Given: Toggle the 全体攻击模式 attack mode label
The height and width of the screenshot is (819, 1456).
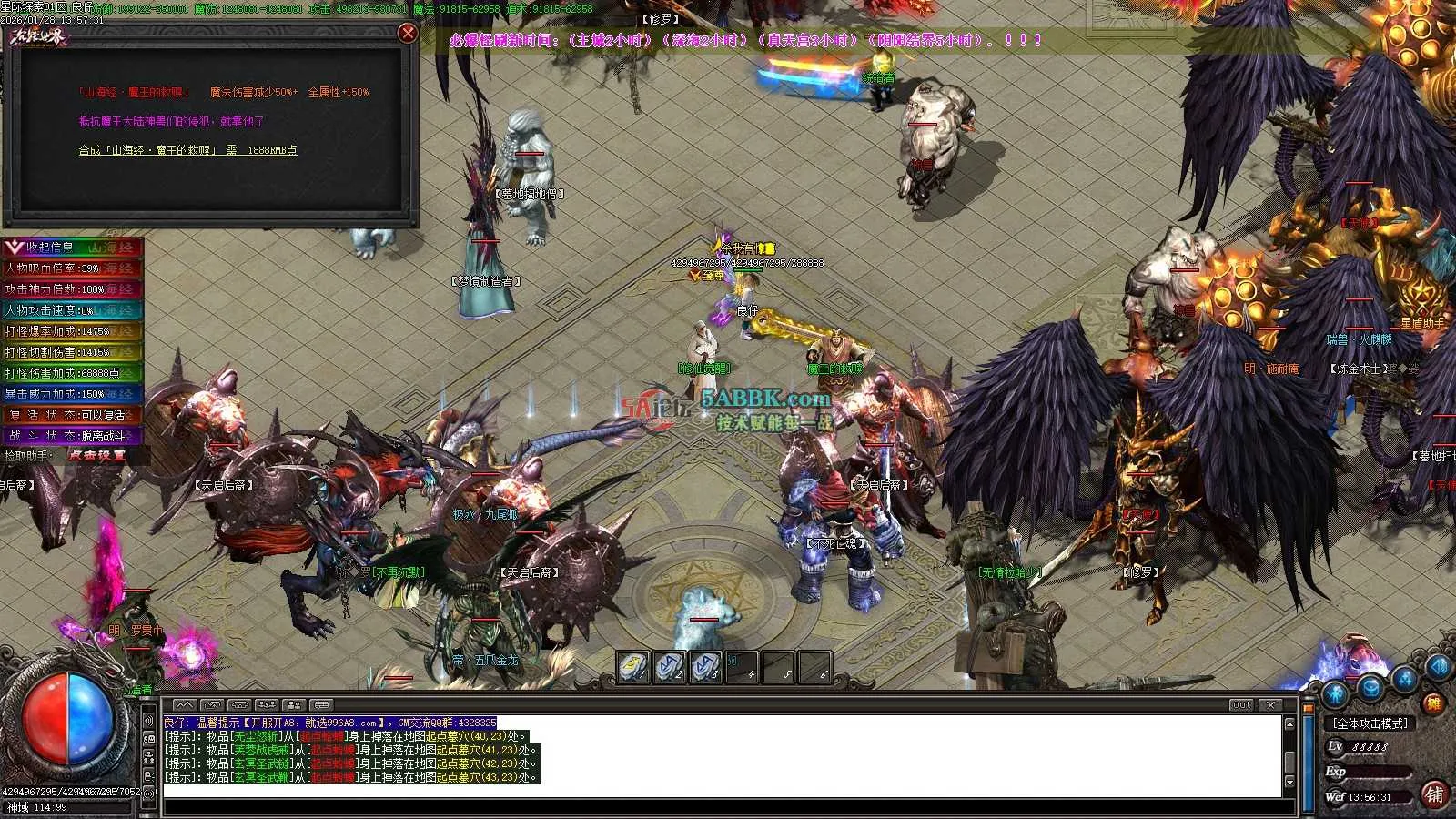Looking at the screenshot, I should pyautogui.click(x=1370, y=723).
